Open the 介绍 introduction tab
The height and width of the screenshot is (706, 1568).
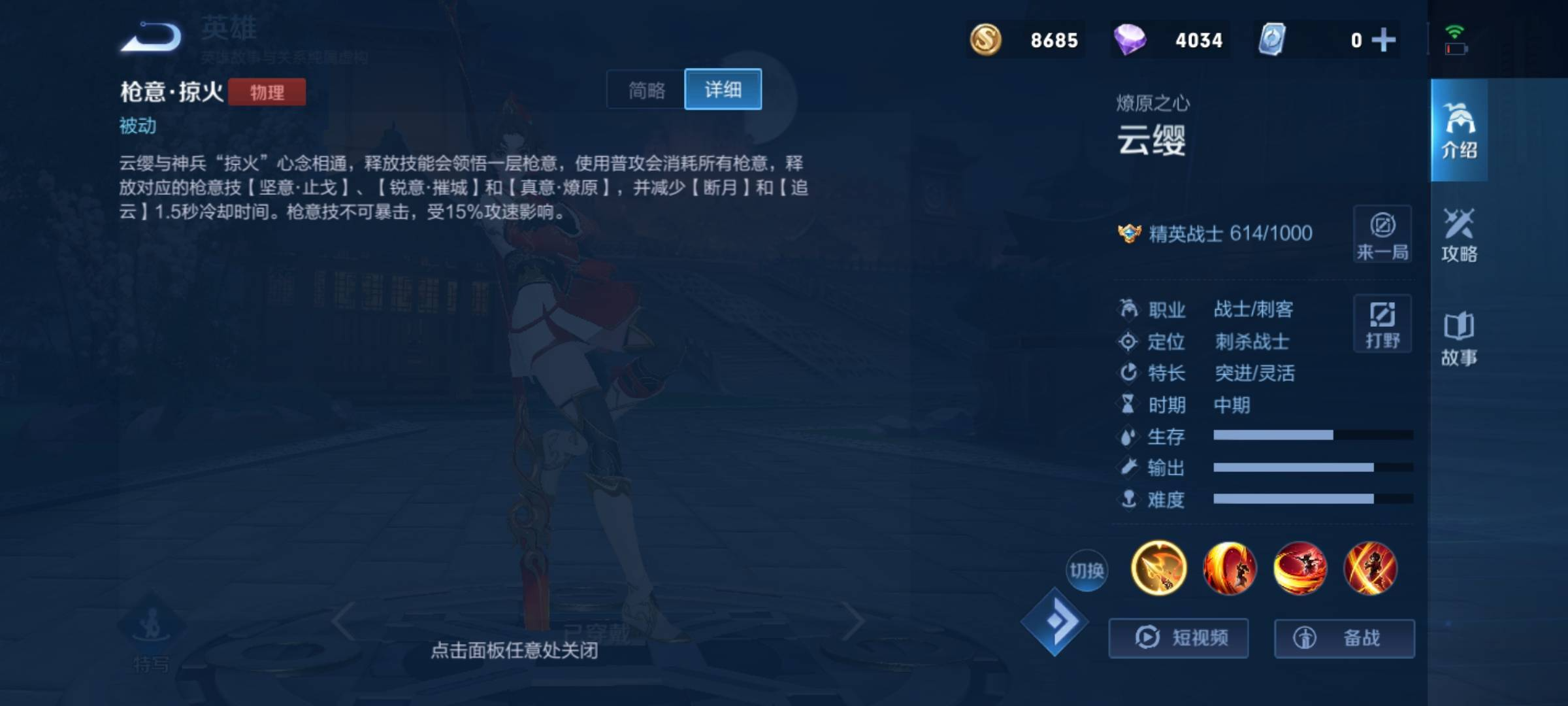point(1459,131)
